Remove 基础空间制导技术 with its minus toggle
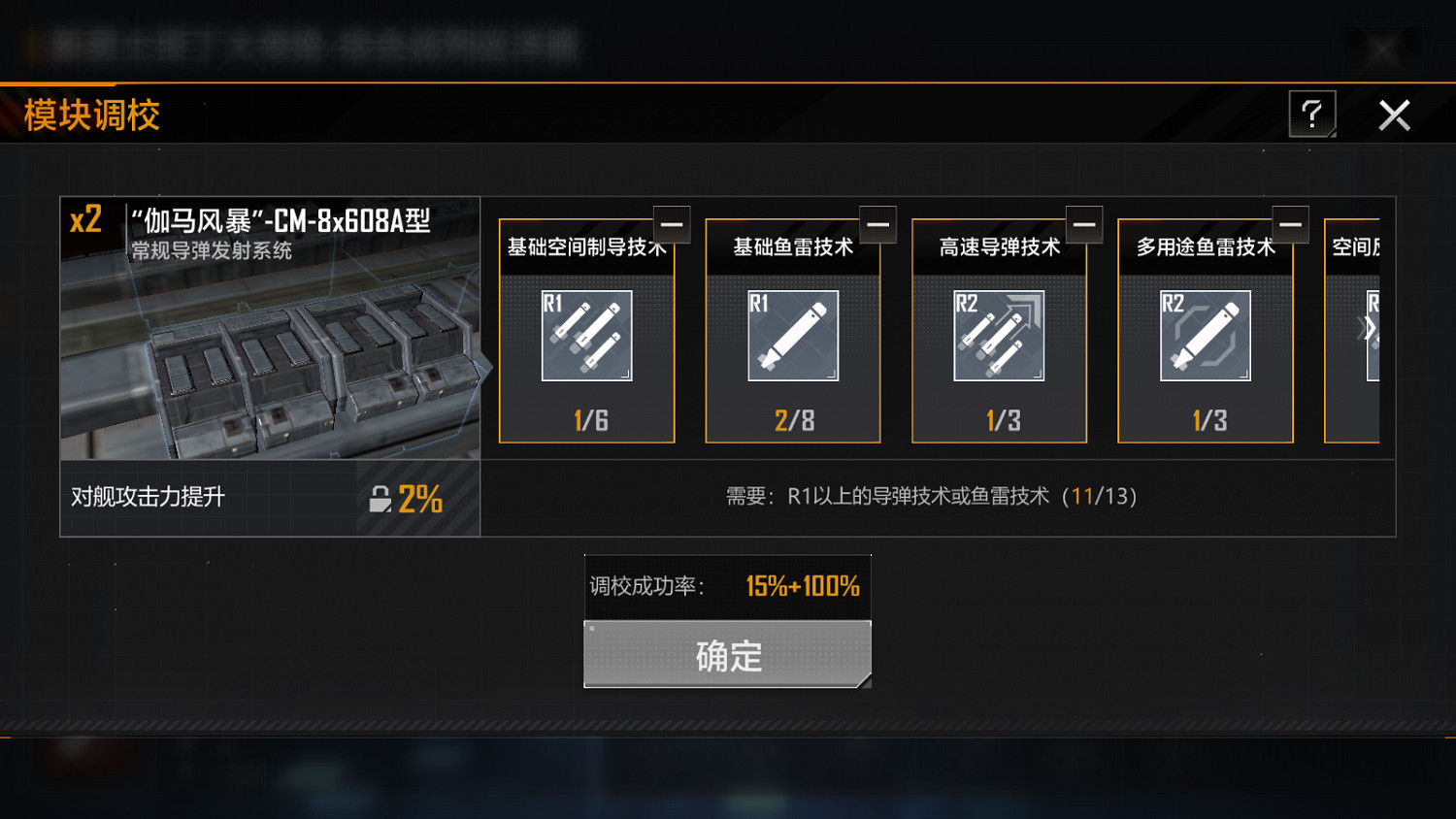Viewport: 1456px width, 819px height. point(672,224)
